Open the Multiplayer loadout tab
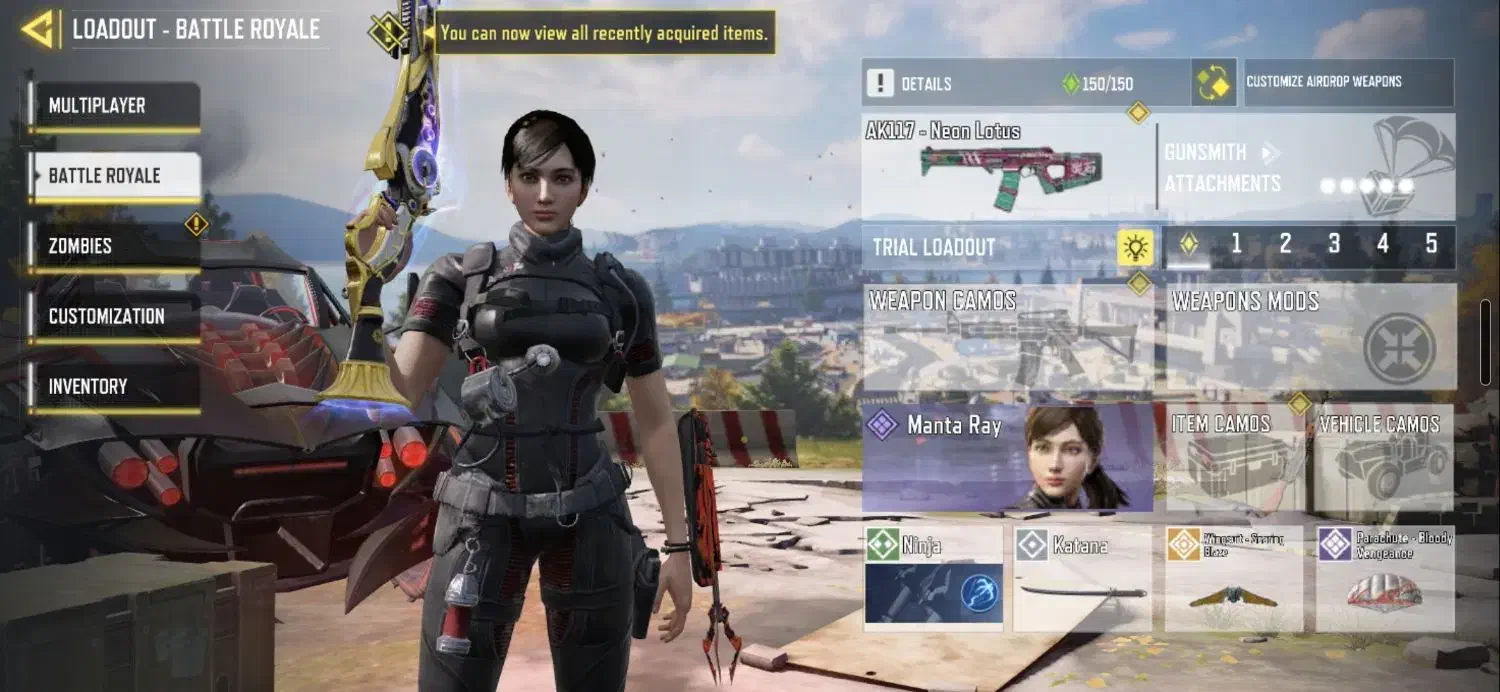This screenshot has width=1500, height=692. (114, 106)
